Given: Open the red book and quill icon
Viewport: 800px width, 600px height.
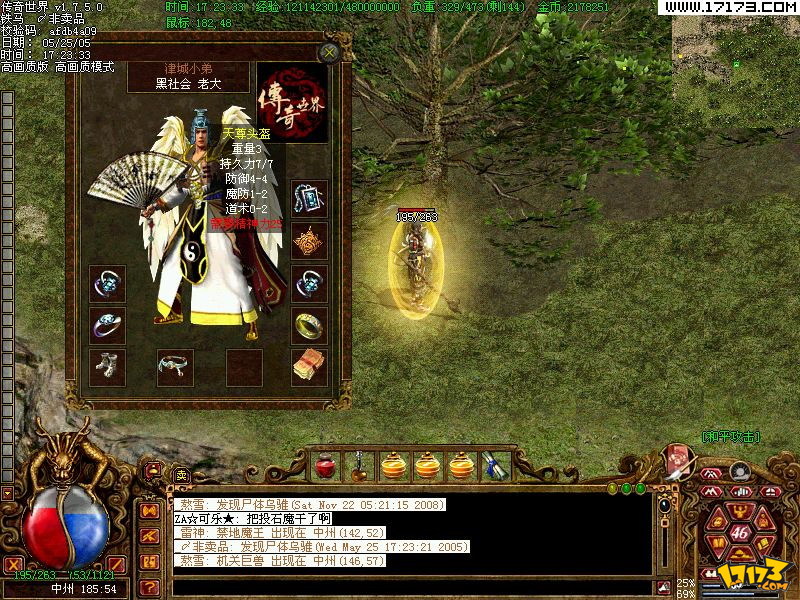Looking at the screenshot, I should pos(677,461).
